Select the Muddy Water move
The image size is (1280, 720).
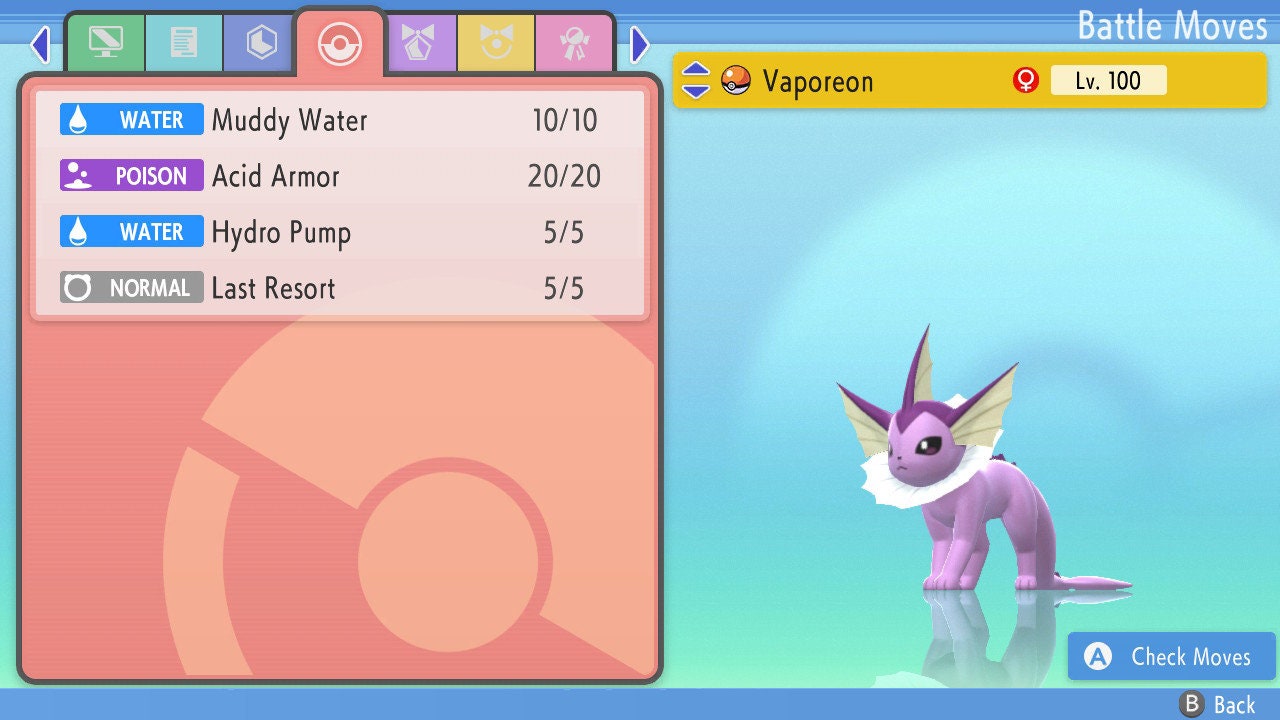[340, 121]
